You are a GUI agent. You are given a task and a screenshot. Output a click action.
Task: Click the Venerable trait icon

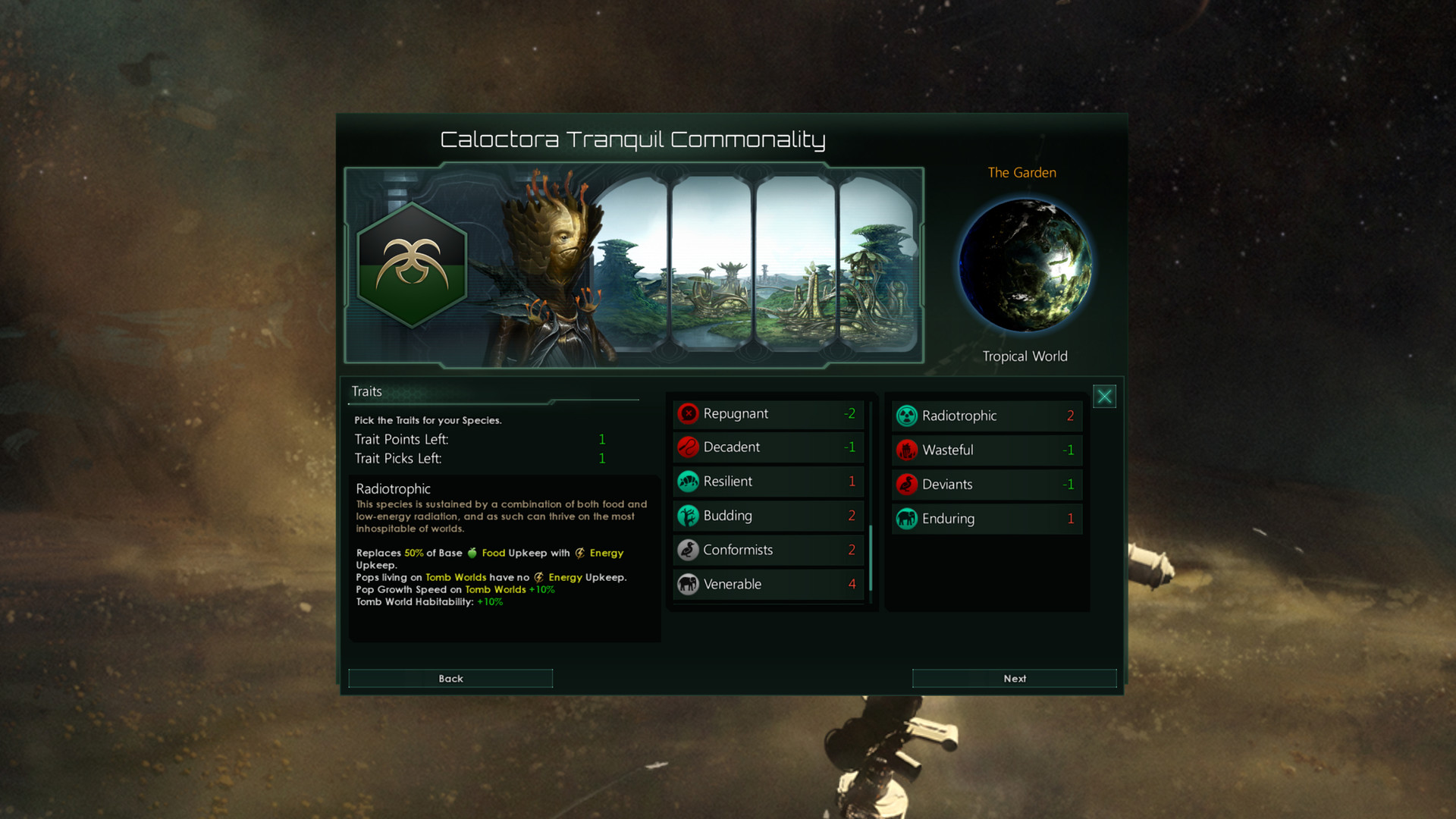click(x=689, y=584)
